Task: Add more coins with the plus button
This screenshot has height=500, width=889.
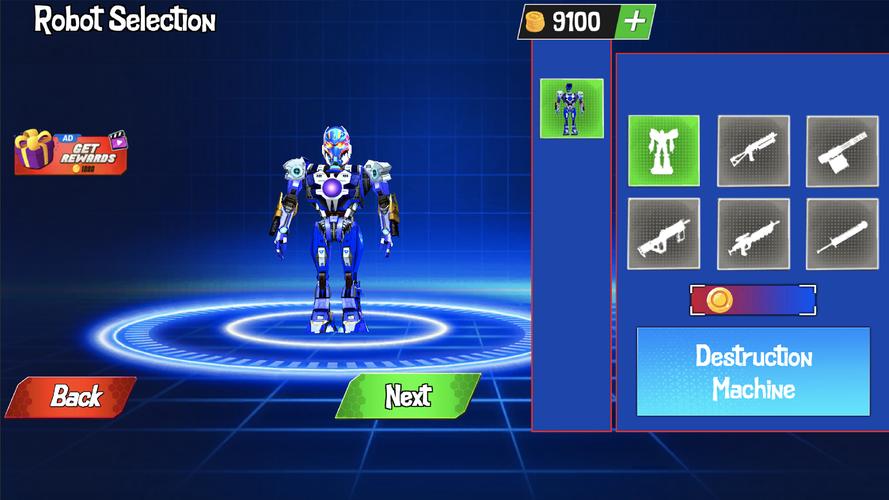Action: coord(635,21)
